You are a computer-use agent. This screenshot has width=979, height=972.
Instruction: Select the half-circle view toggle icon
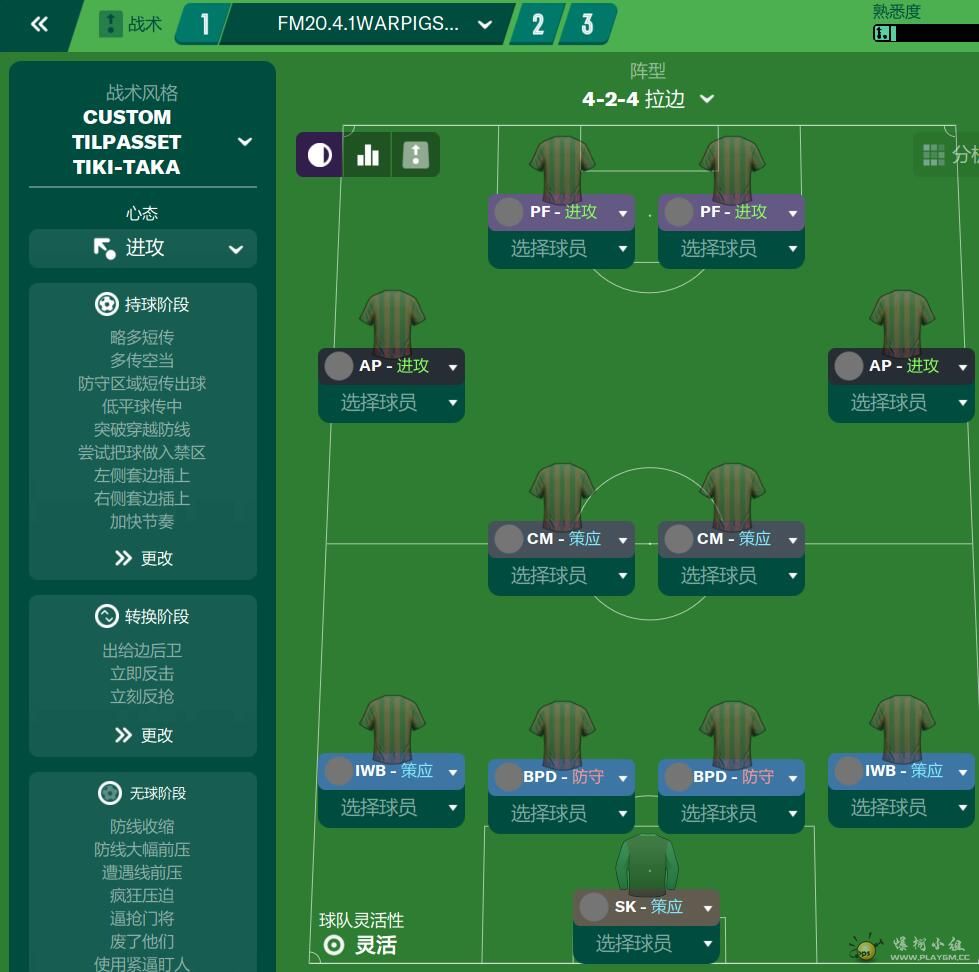[x=320, y=155]
